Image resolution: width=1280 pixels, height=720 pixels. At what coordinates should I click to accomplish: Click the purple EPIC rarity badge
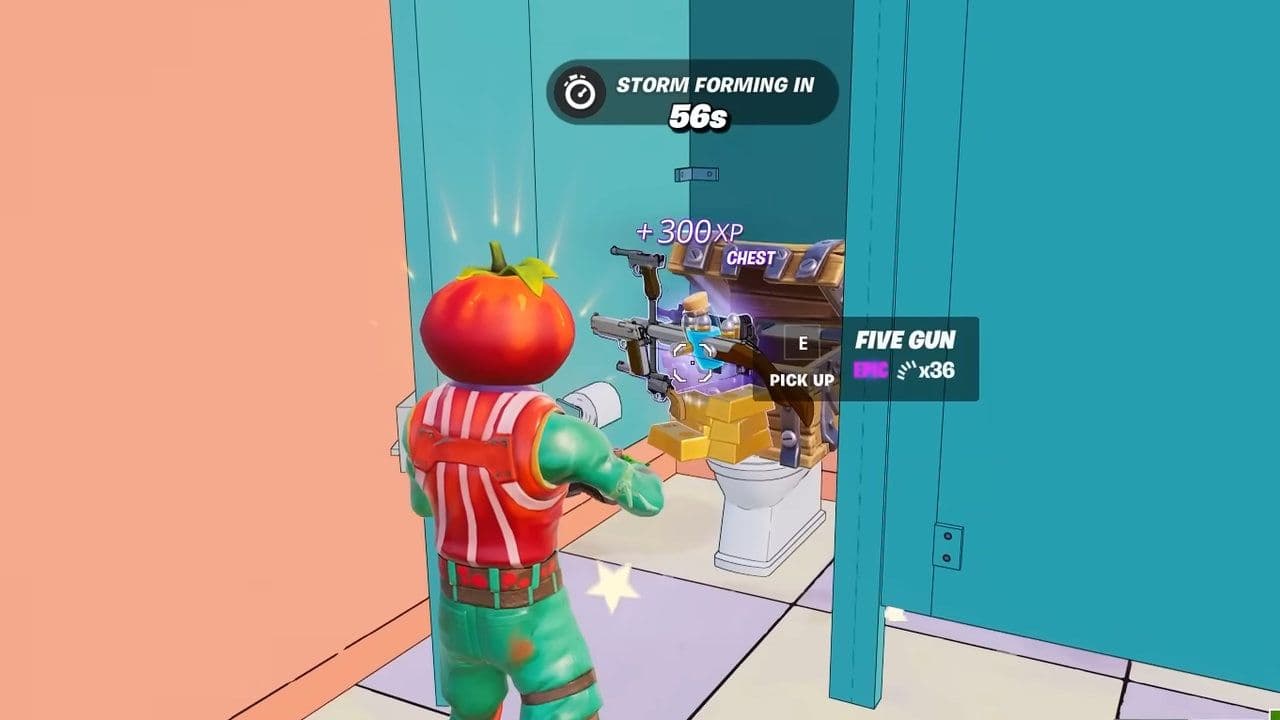click(871, 369)
